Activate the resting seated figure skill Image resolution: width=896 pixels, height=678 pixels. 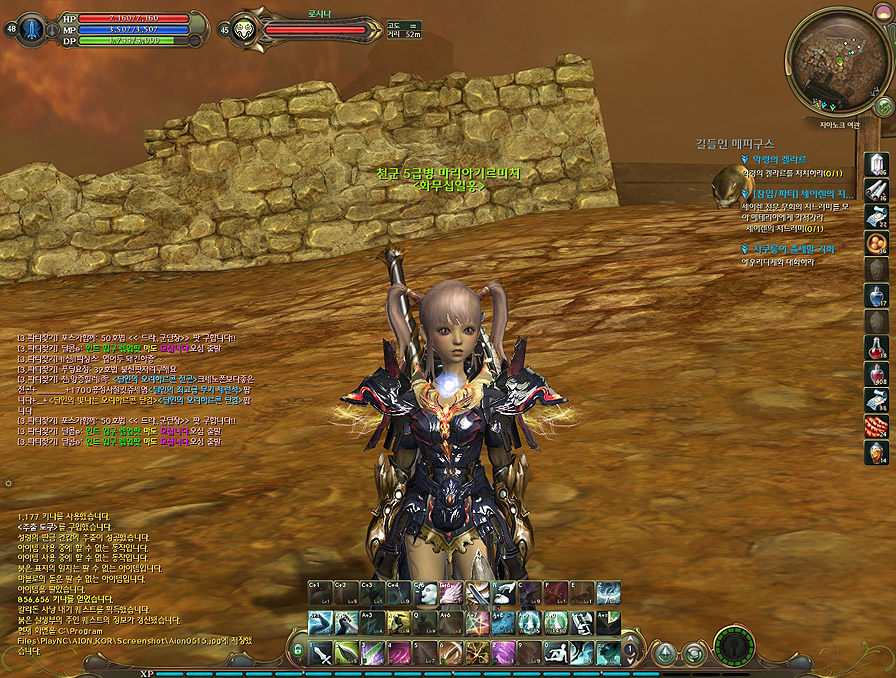point(556,654)
